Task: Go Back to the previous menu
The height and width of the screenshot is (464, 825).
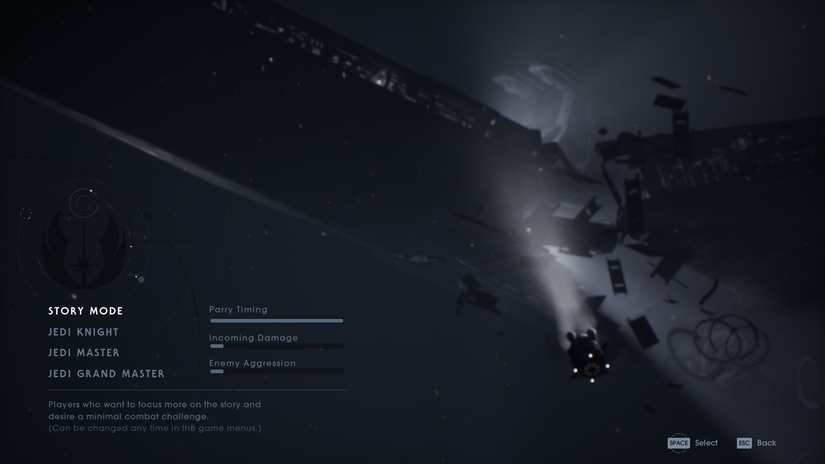Action: tap(756, 443)
